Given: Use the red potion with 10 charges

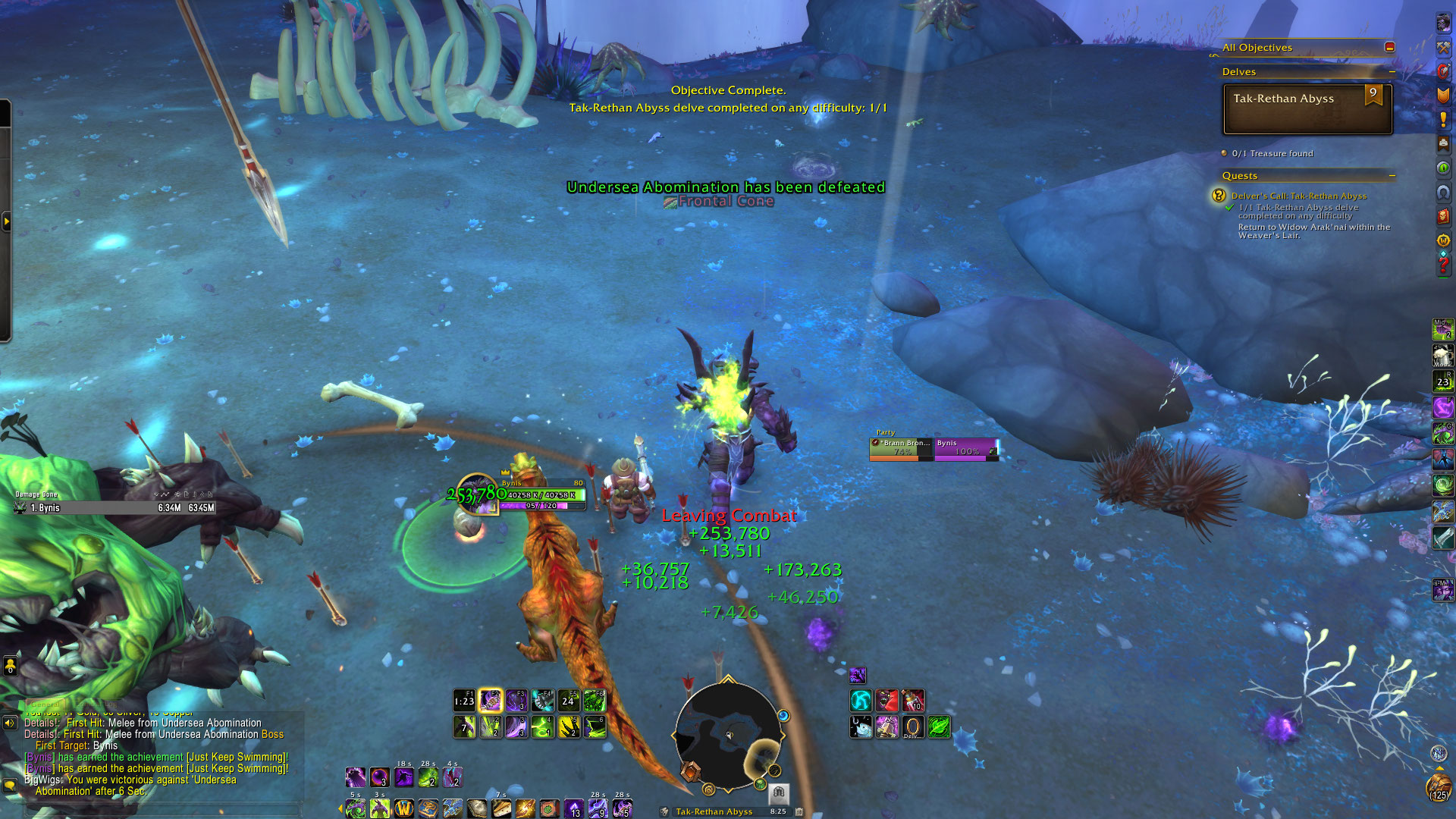Looking at the screenshot, I should pos(912,700).
